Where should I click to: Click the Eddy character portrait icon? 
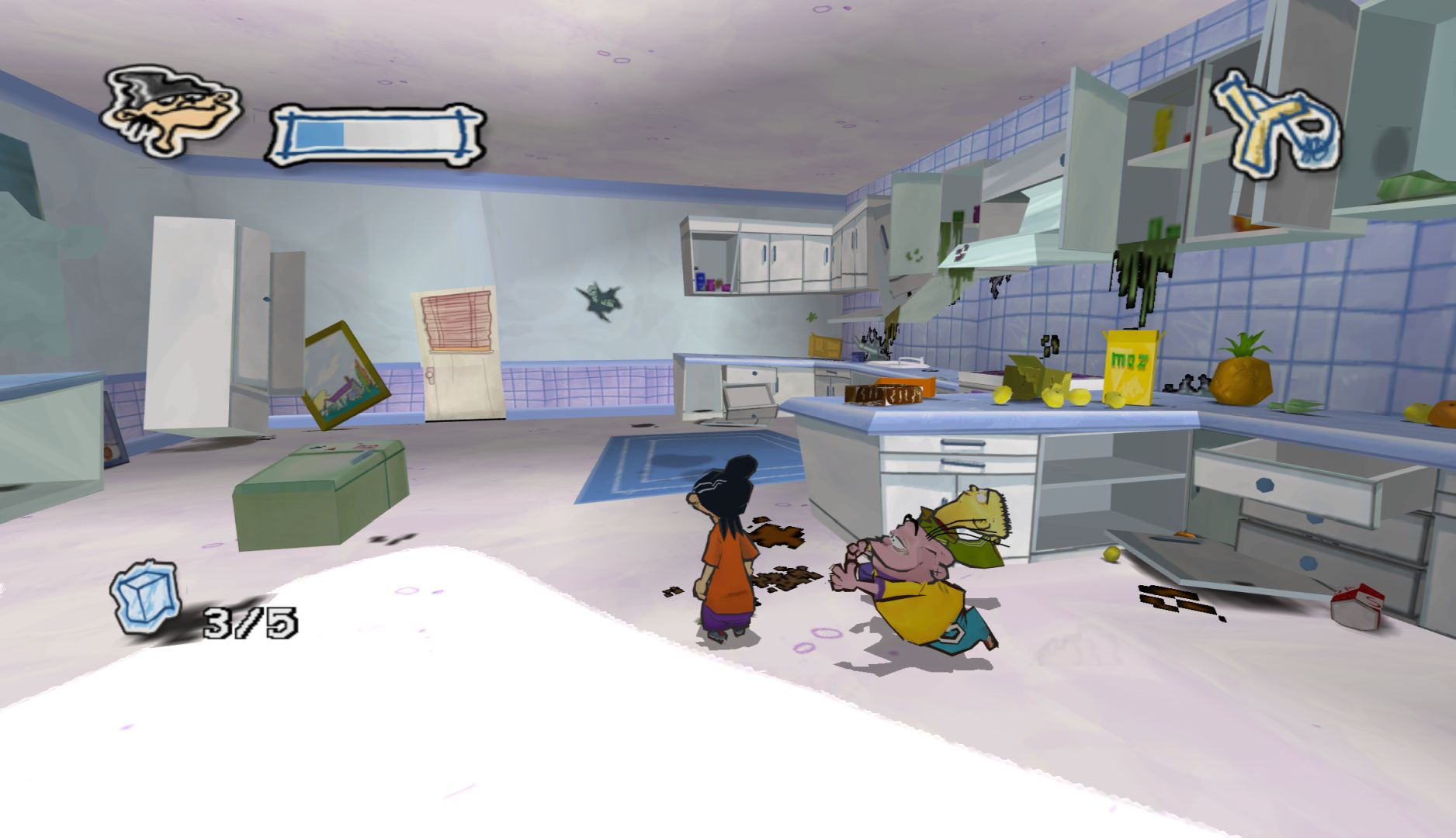click(x=172, y=111)
